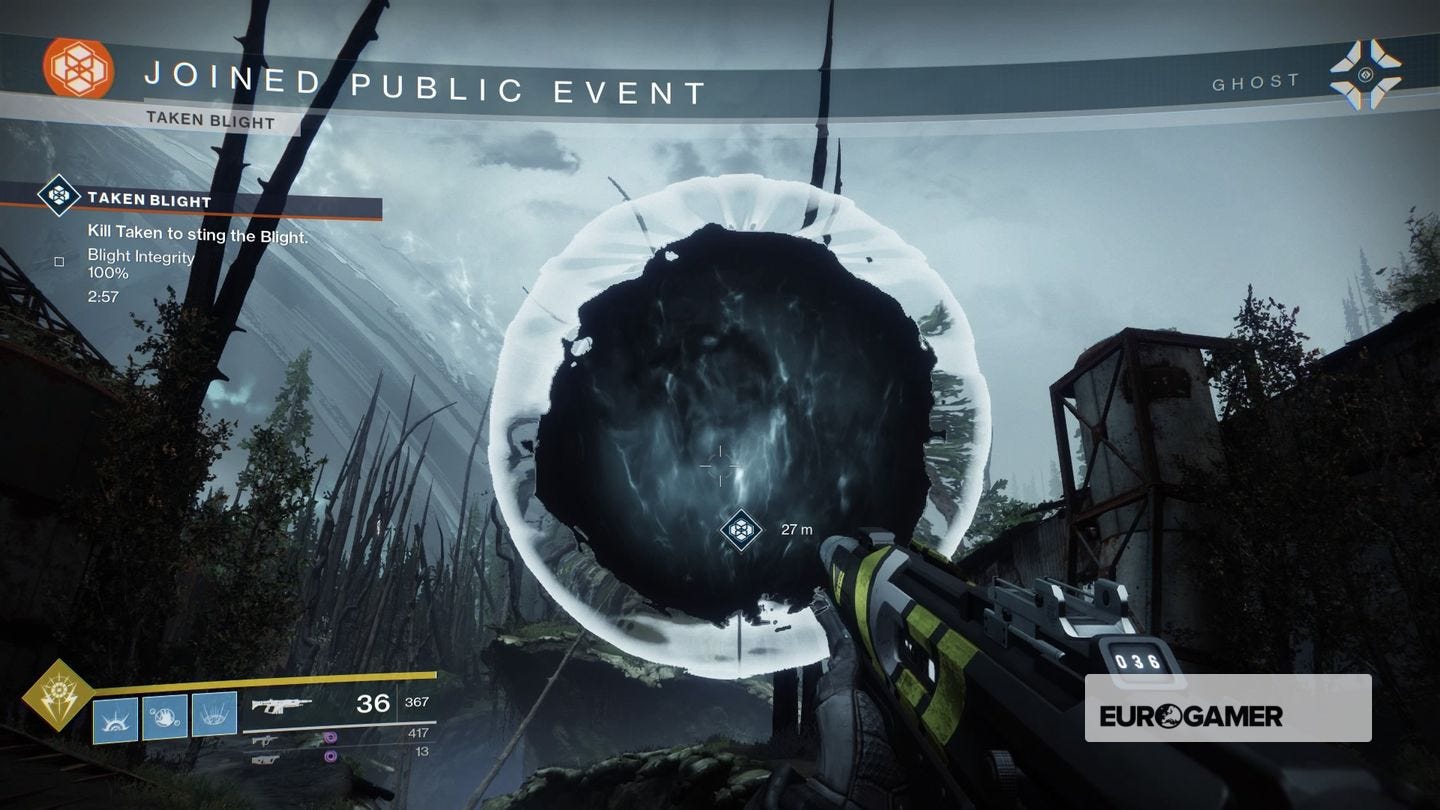The height and width of the screenshot is (810, 1440).
Task: Check the Blight Integrity objective box
Action: click(59, 261)
